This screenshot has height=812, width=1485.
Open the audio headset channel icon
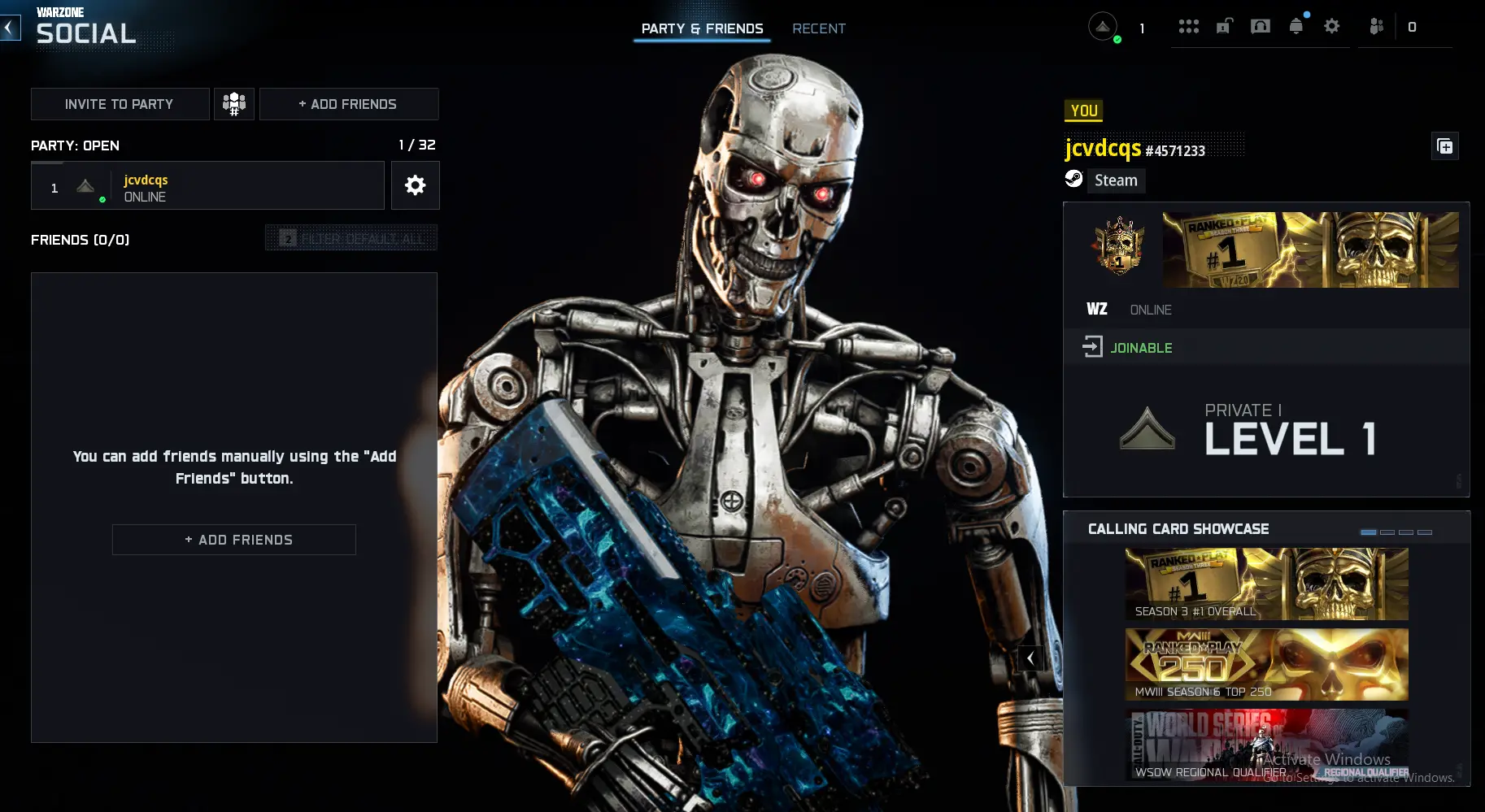(x=1261, y=26)
